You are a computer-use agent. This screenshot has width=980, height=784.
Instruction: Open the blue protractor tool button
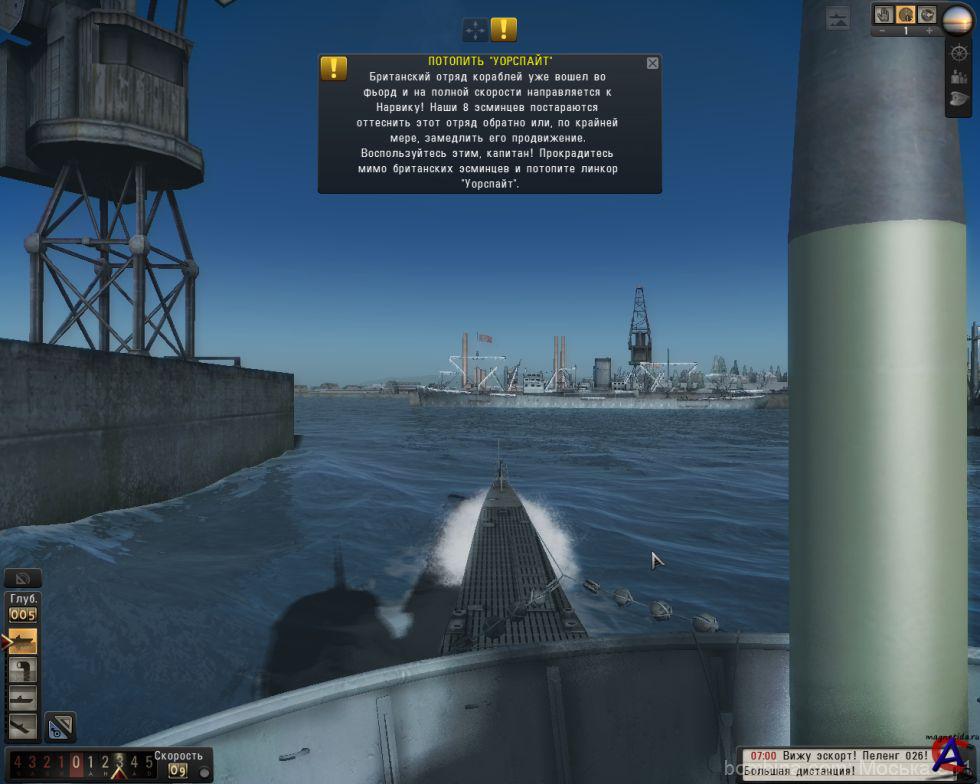click(x=60, y=727)
